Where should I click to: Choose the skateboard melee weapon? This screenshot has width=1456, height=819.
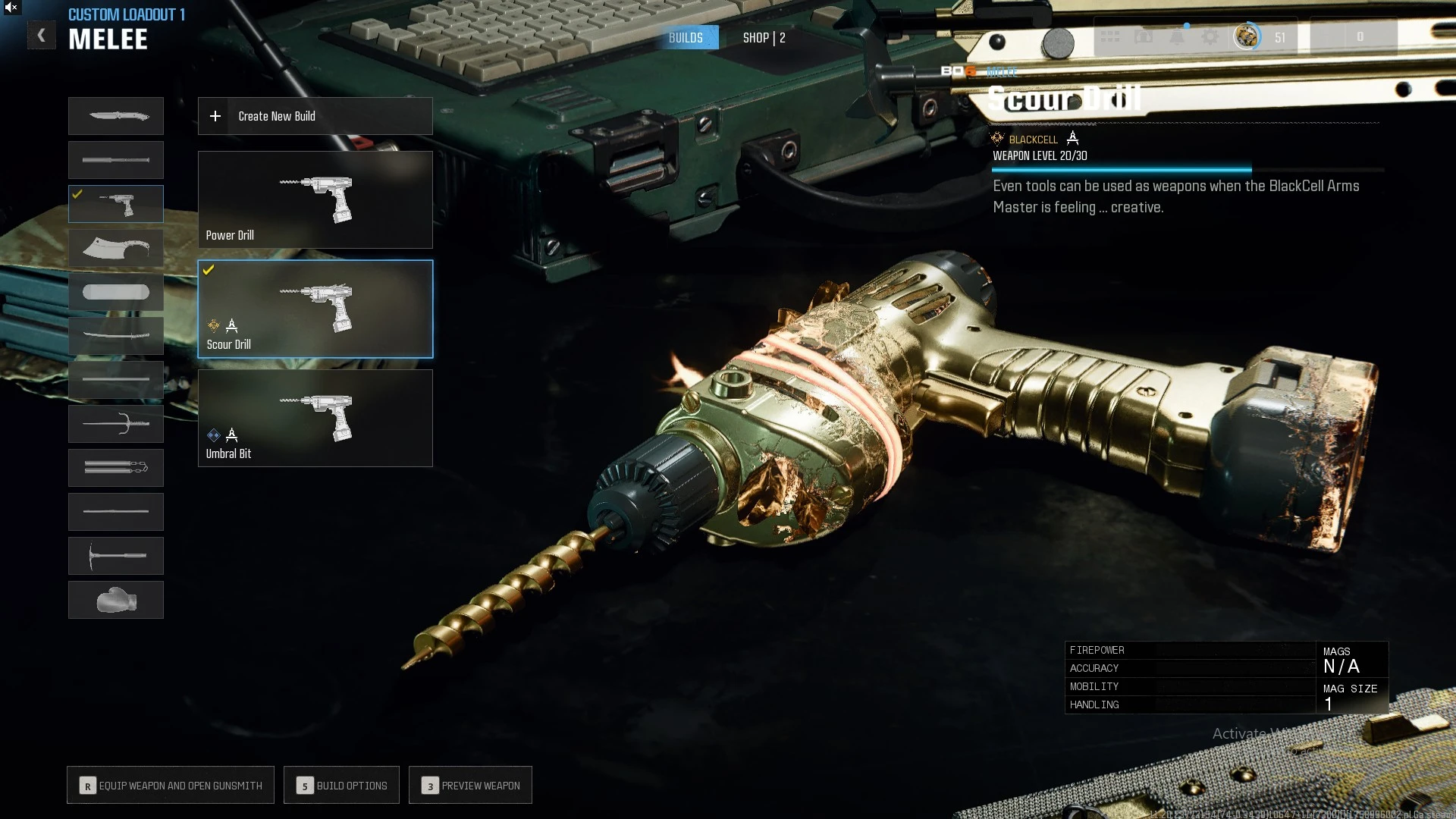tap(116, 292)
